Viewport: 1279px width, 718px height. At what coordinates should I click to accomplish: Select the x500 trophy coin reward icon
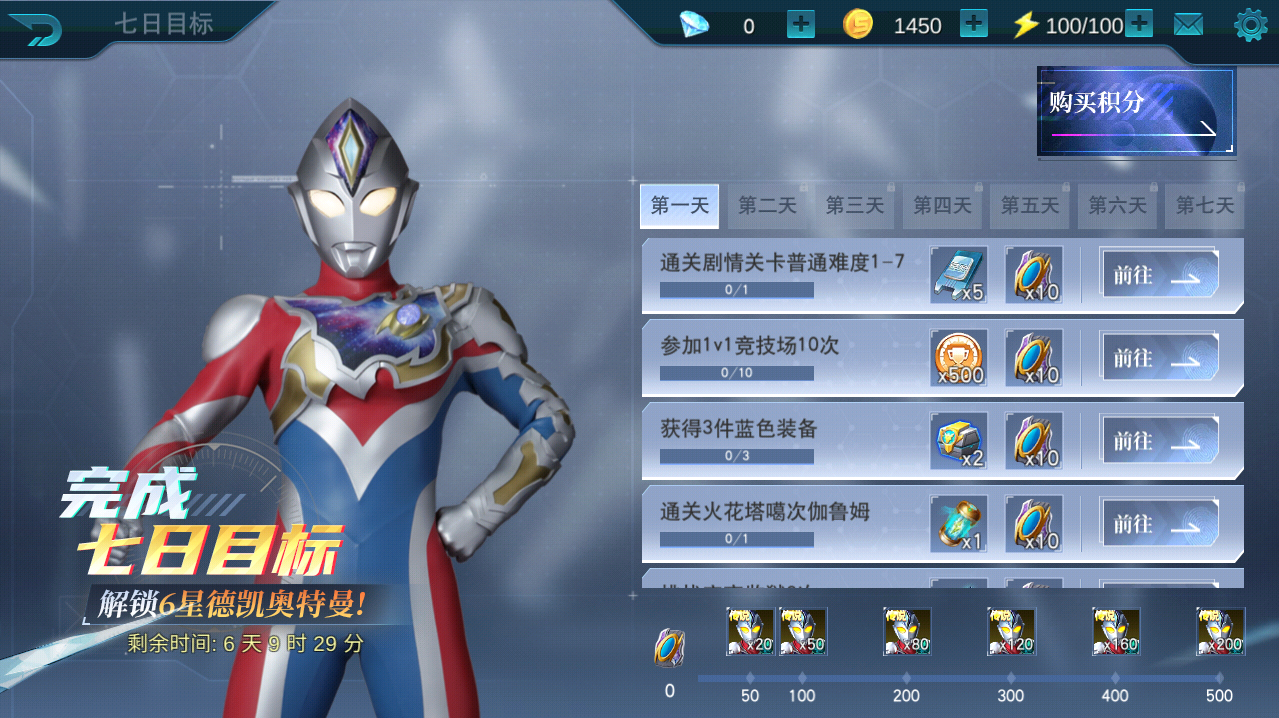click(959, 358)
